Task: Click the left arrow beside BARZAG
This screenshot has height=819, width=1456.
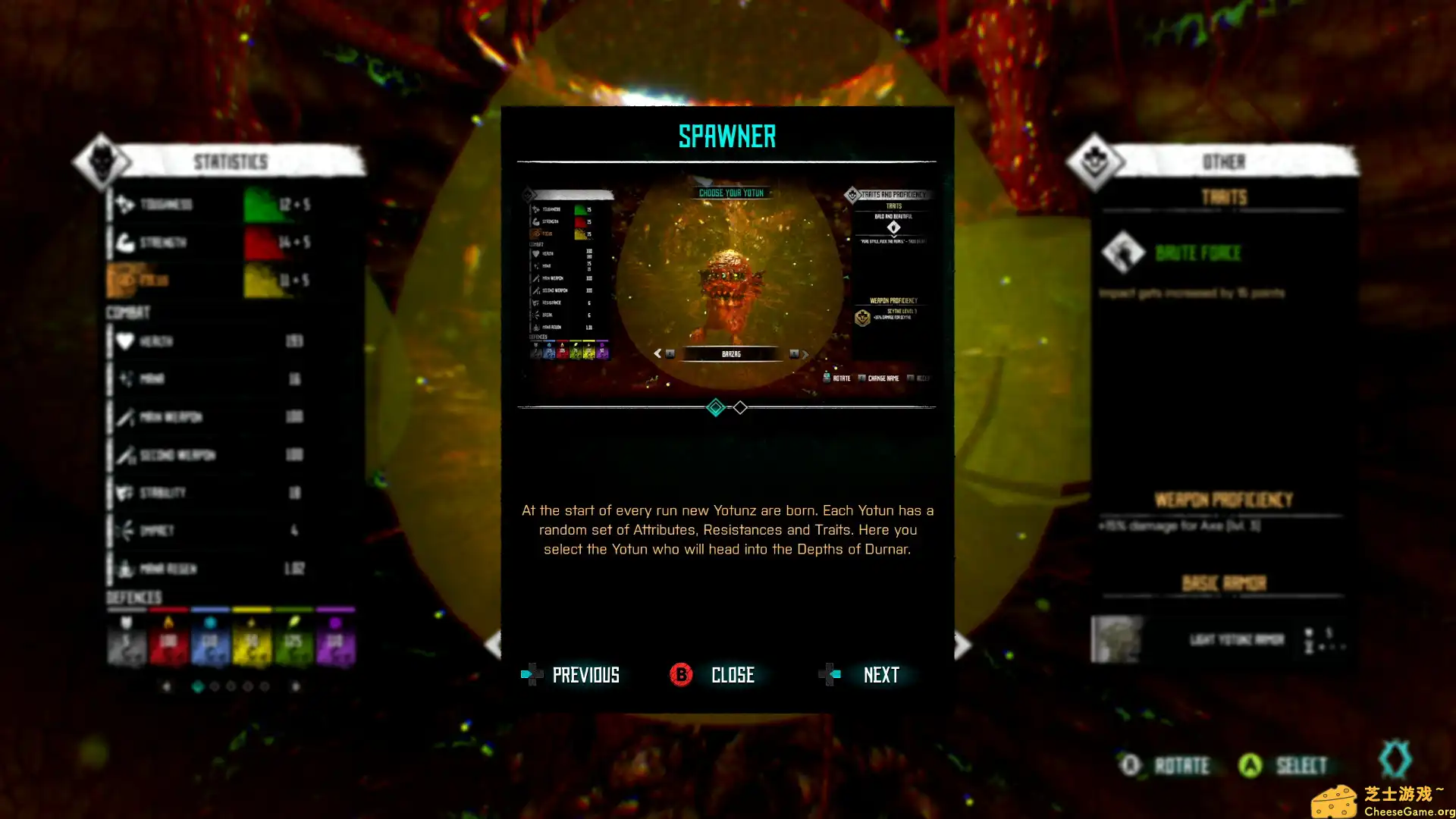Action: point(657,353)
